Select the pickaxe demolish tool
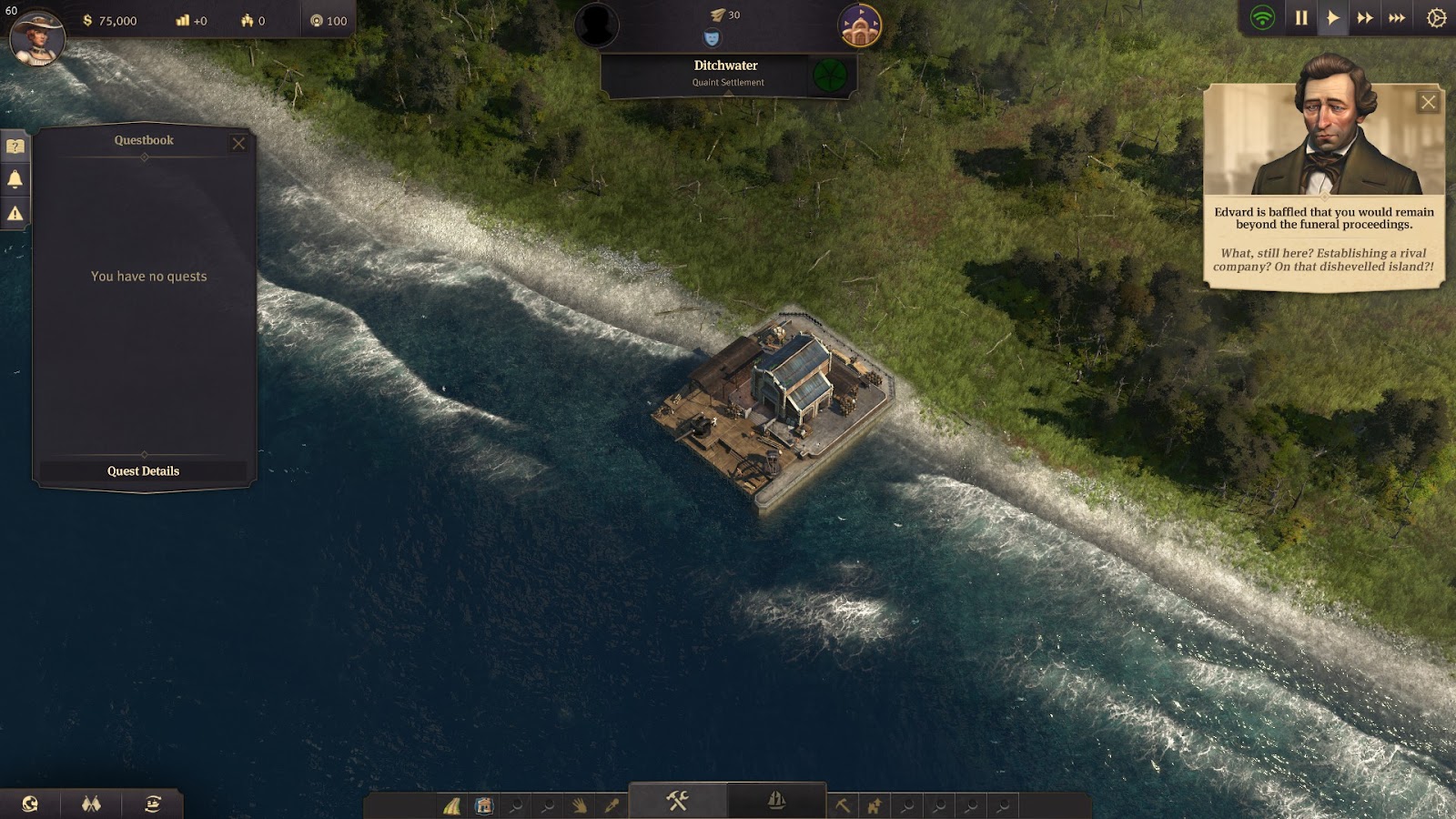This screenshot has height=819, width=1456. (x=843, y=805)
